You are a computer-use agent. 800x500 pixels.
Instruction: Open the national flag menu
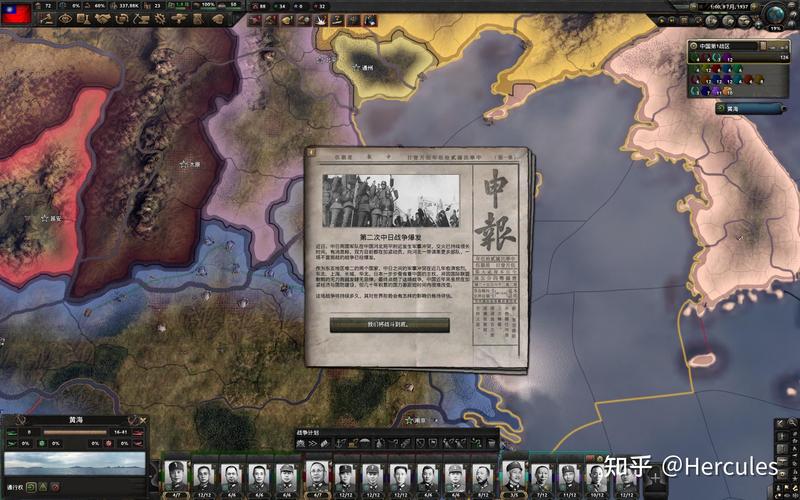click(x=14, y=12)
